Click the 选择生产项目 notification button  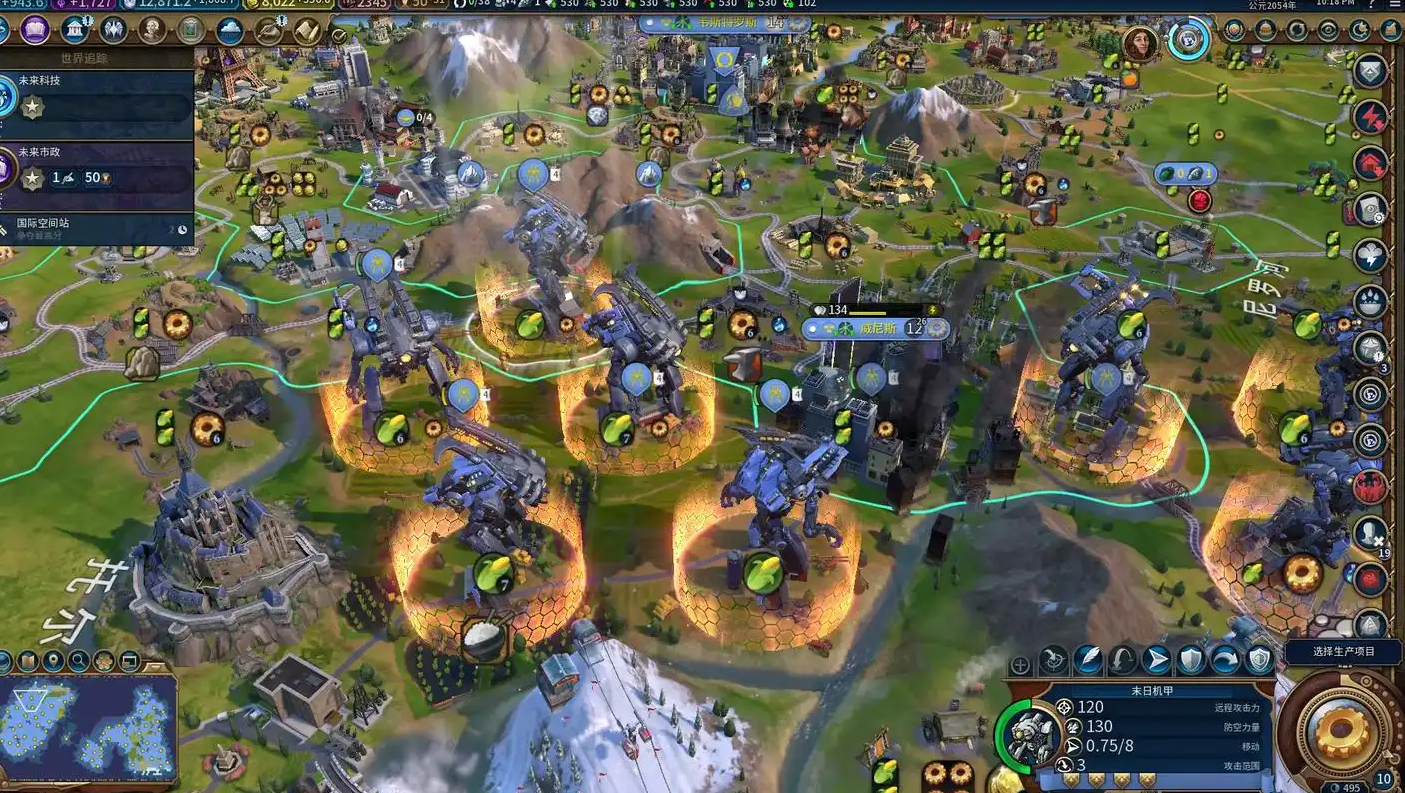(1329, 651)
